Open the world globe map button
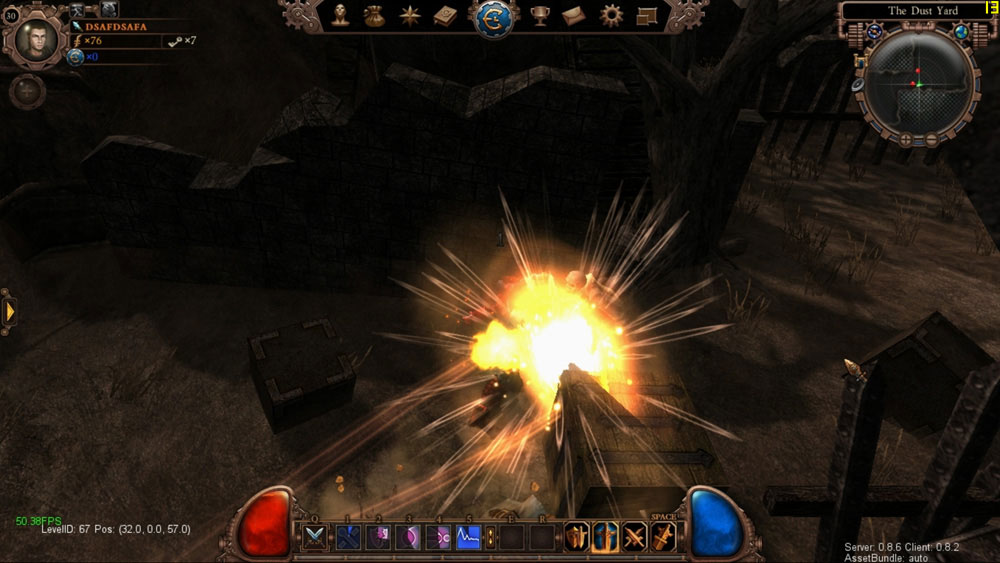1000x563 pixels. click(962, 31)
